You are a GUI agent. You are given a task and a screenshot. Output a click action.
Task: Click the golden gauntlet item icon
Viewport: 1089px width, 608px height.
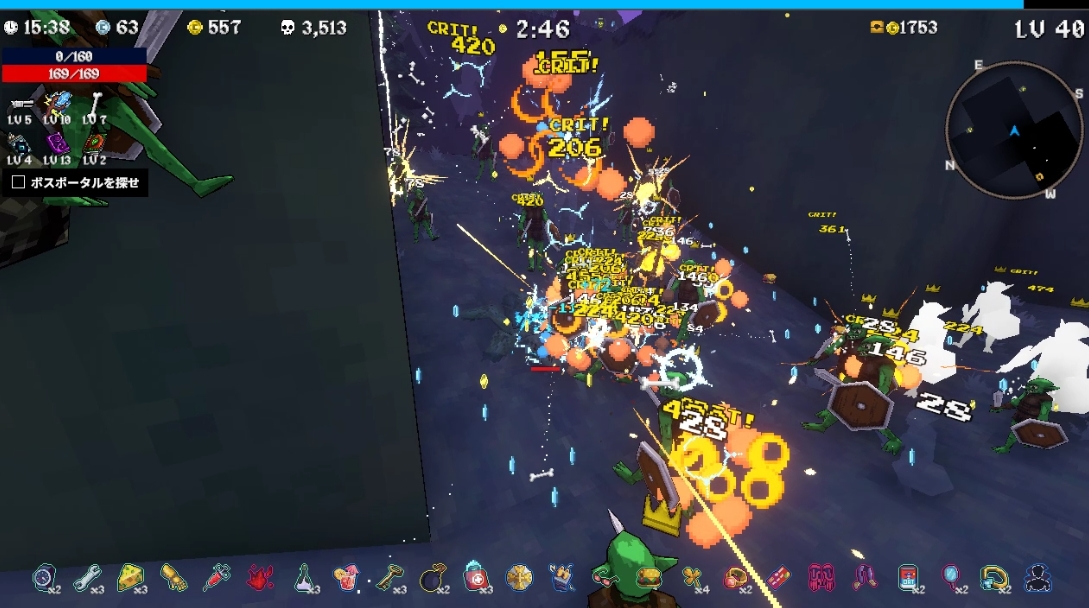[174, 576]
